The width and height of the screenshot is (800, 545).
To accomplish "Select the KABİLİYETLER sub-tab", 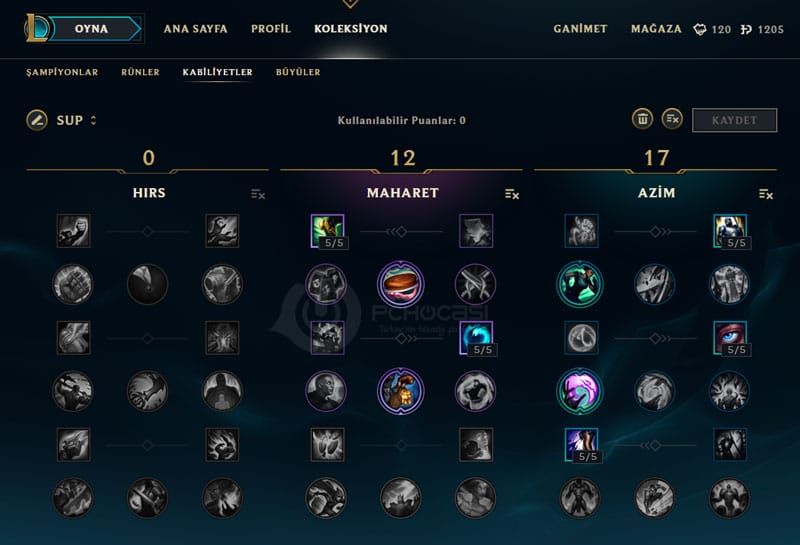I will (x=217, y=72).
